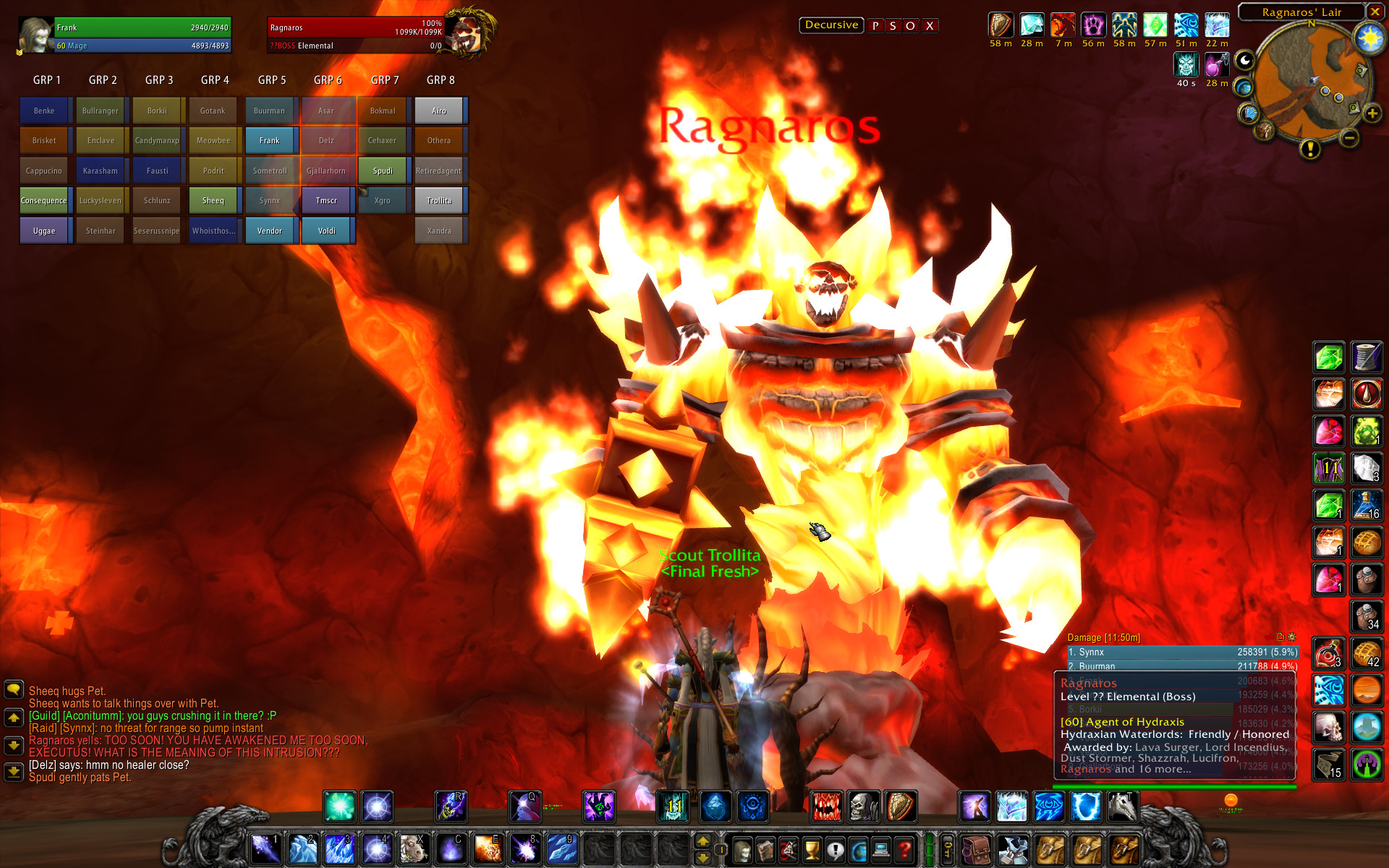Page up the action bar
This screenshot has height=868, width=1389.
[x=702, y=842]
